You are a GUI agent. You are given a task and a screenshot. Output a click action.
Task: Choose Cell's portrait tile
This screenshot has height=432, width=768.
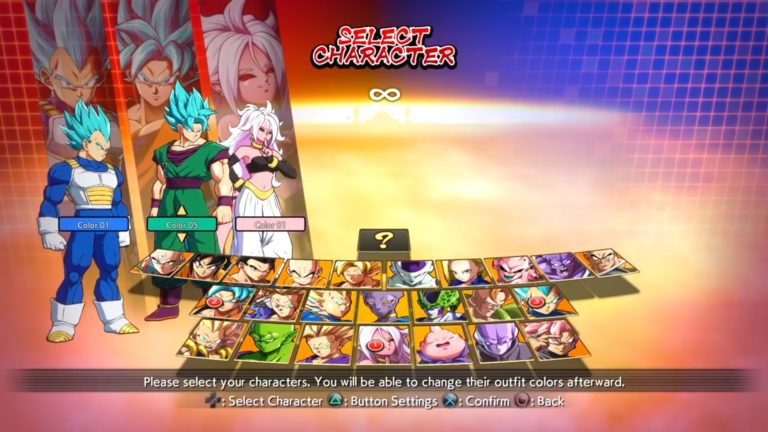(440, 304)
